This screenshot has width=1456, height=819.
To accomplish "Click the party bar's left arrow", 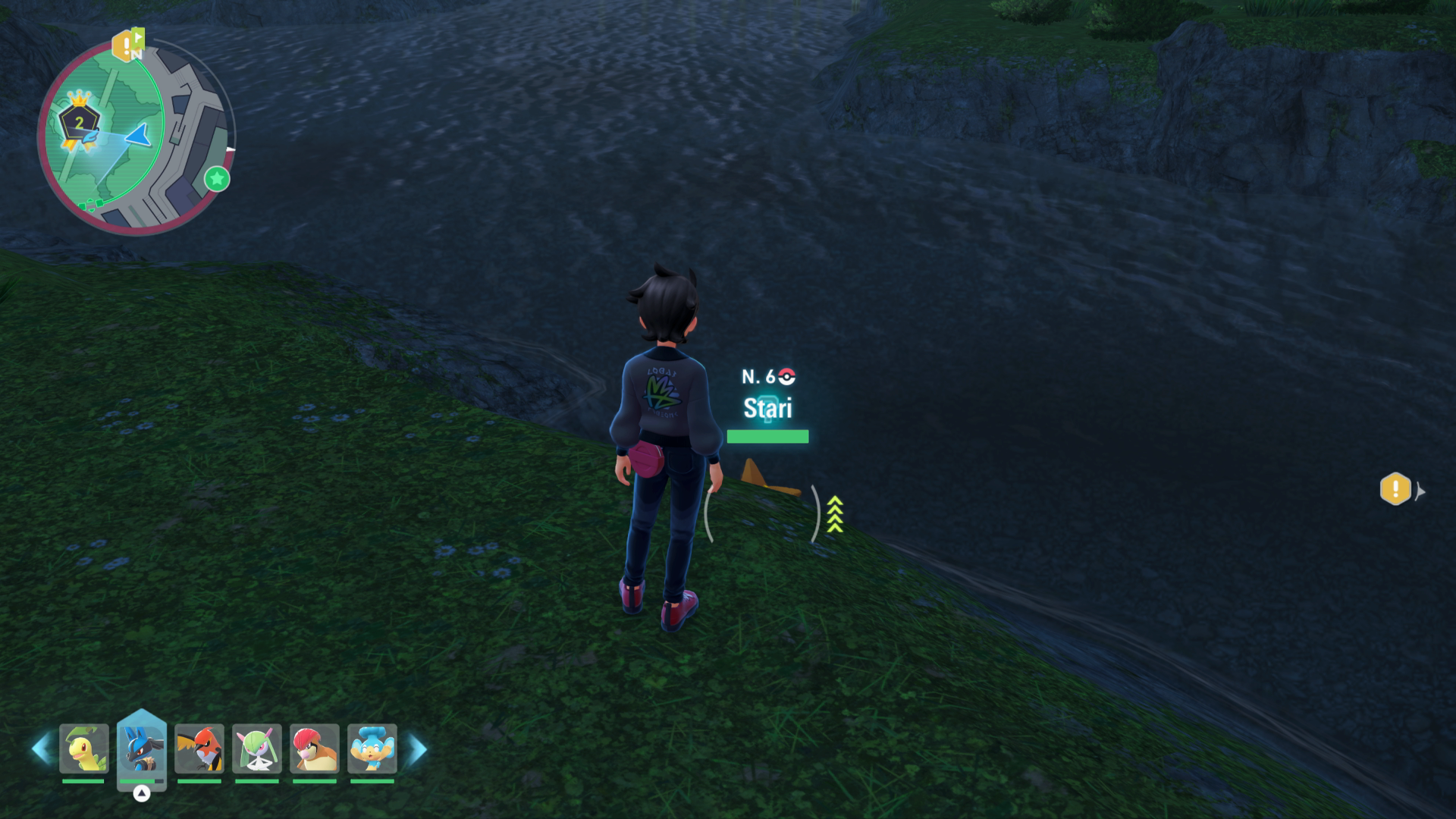I will (x=41, y=748).
